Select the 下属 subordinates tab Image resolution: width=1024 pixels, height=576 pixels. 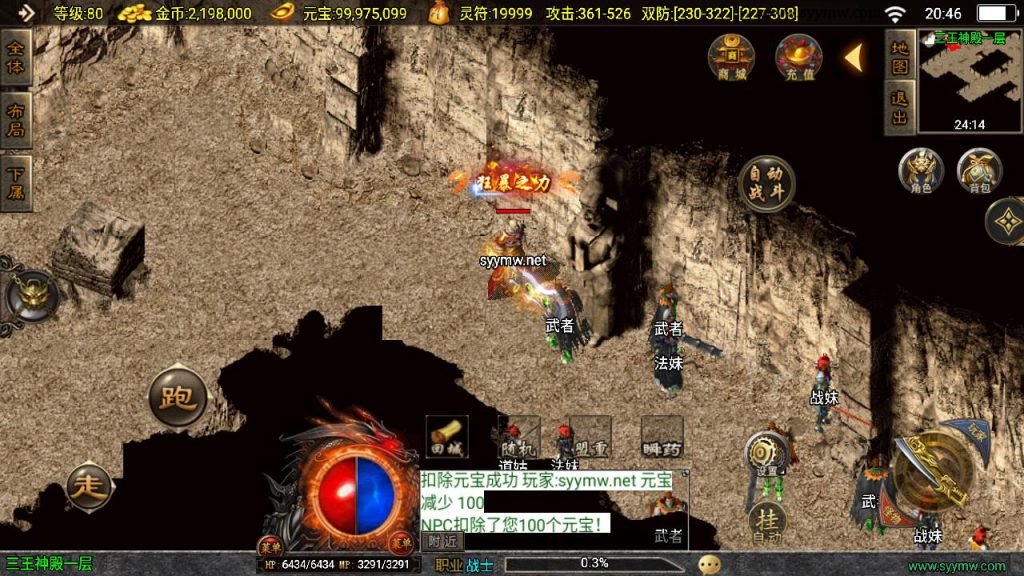click(15, 182)
